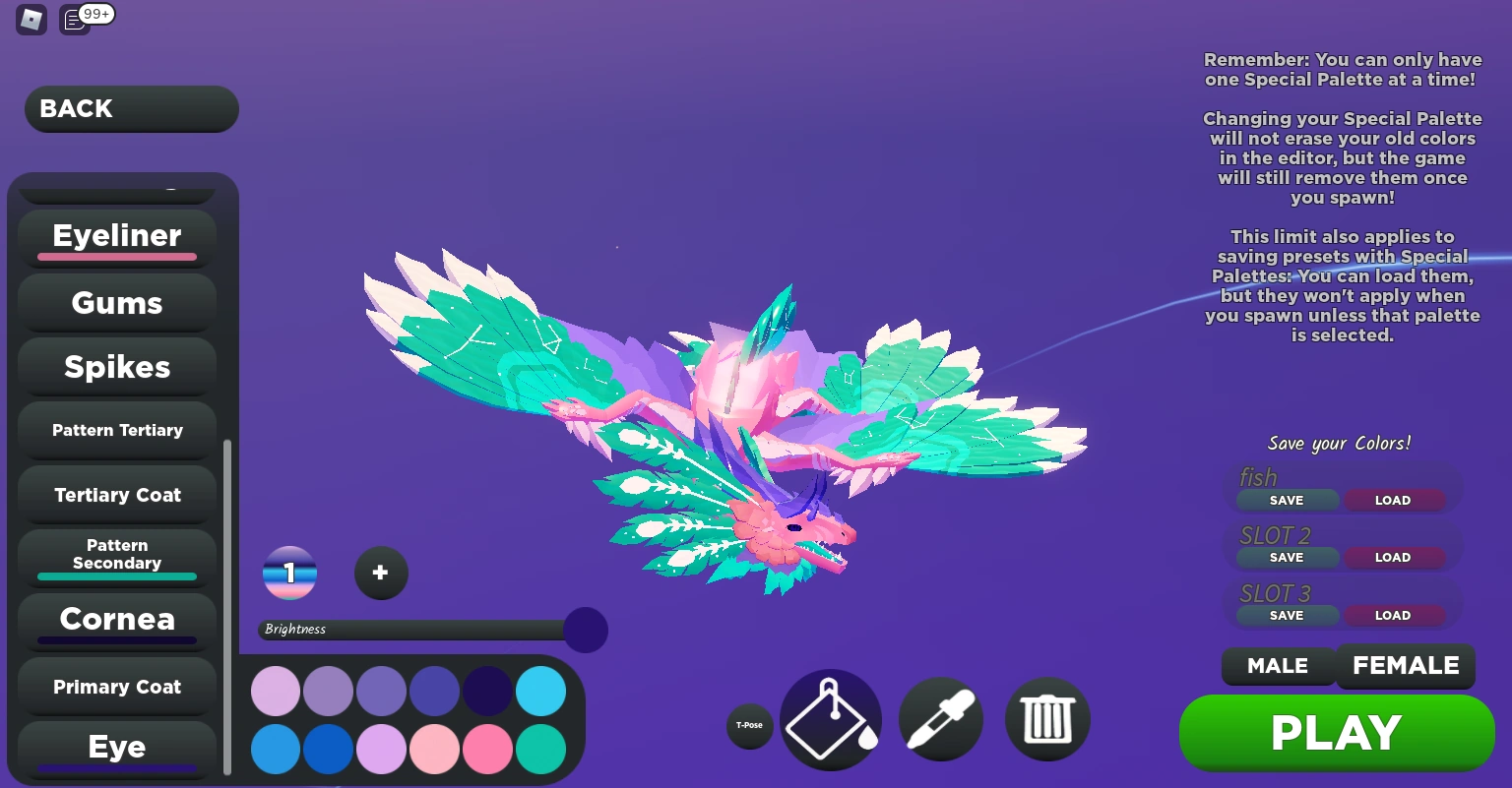Pick a color with the eyedropper tool
The image size is (1512, 788).
940,719
